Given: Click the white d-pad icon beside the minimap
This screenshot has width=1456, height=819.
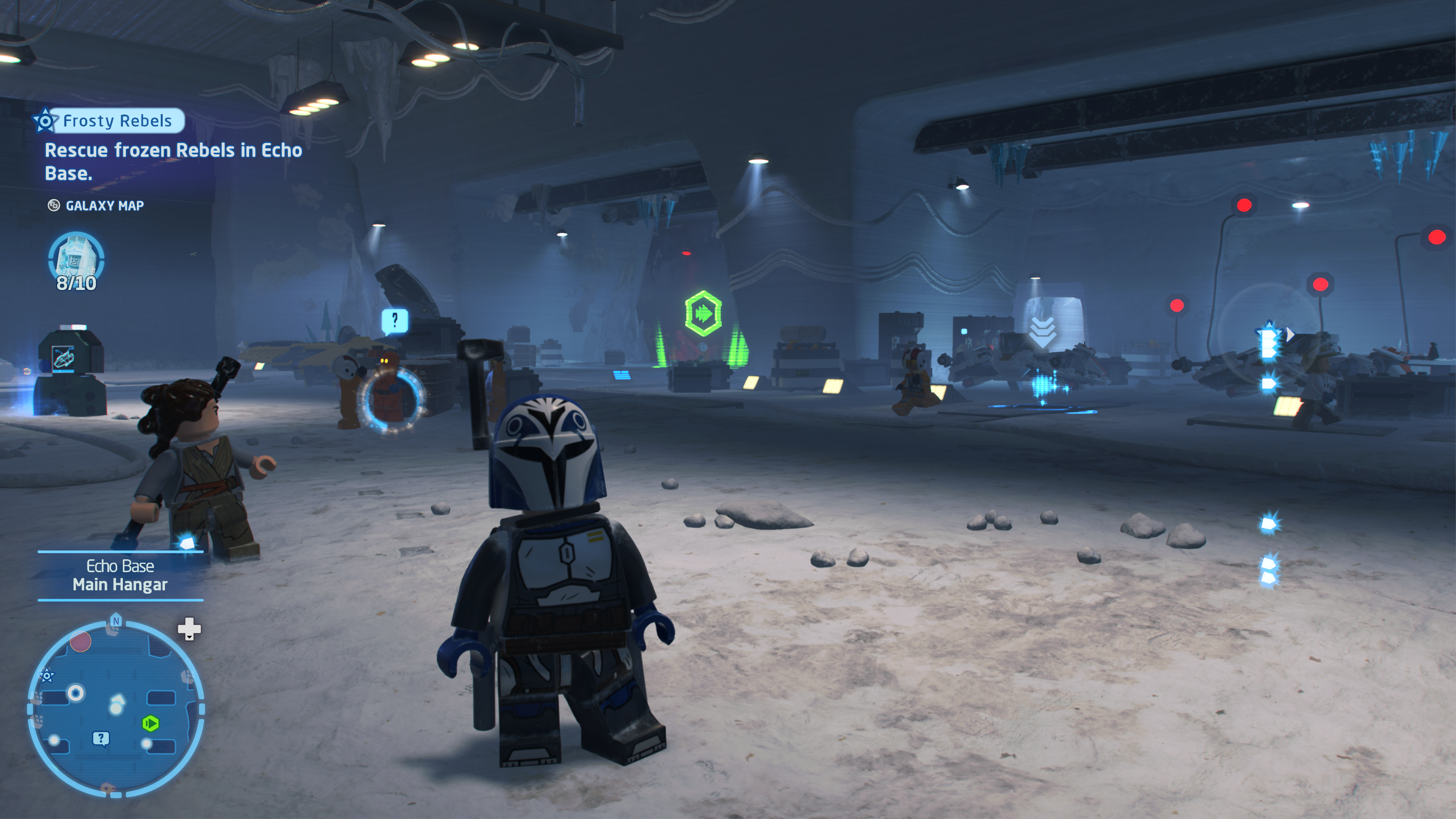Looking at the screenshot, I should point(189,628).
